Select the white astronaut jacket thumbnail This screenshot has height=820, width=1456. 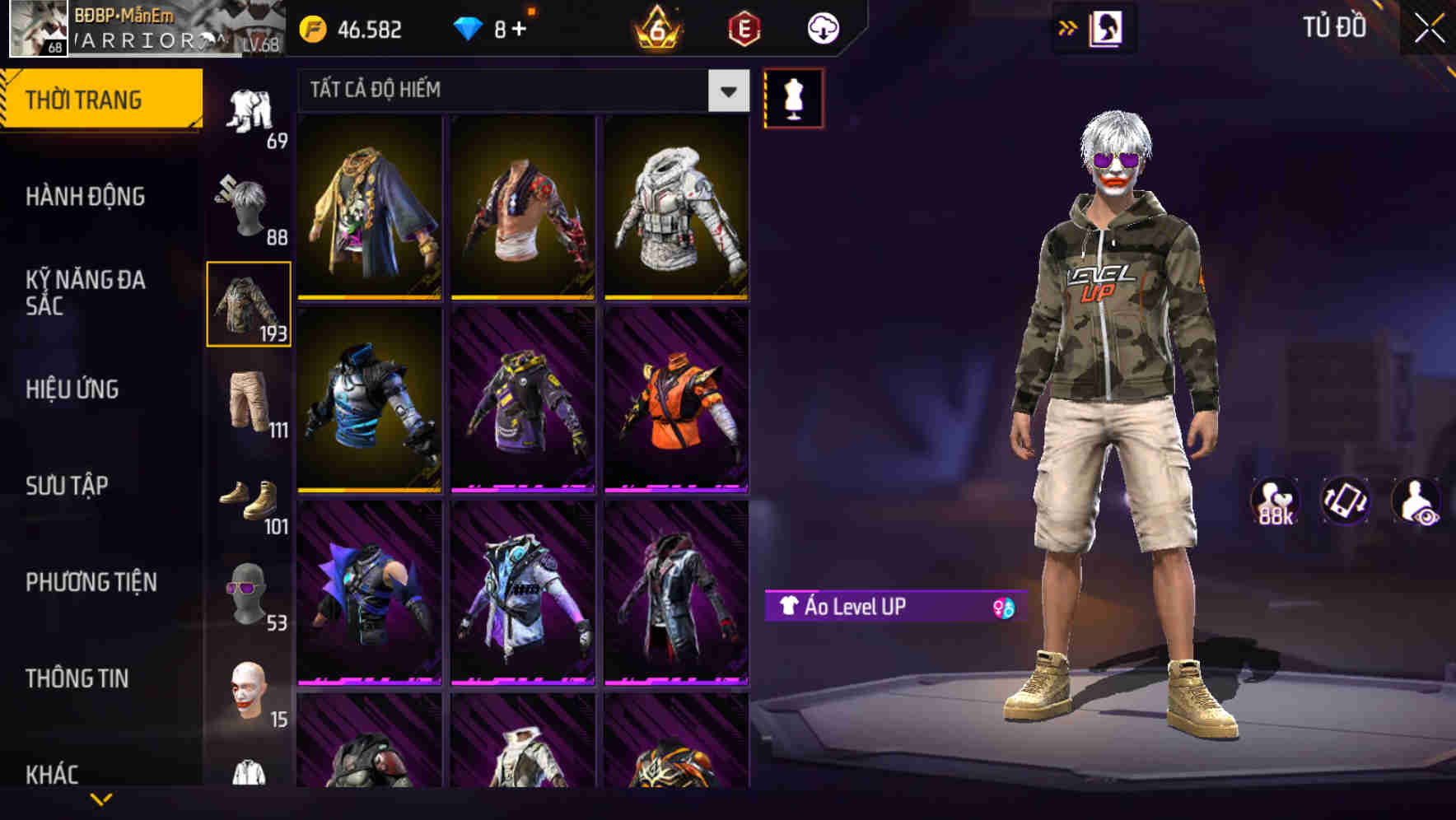click(675, 210)
